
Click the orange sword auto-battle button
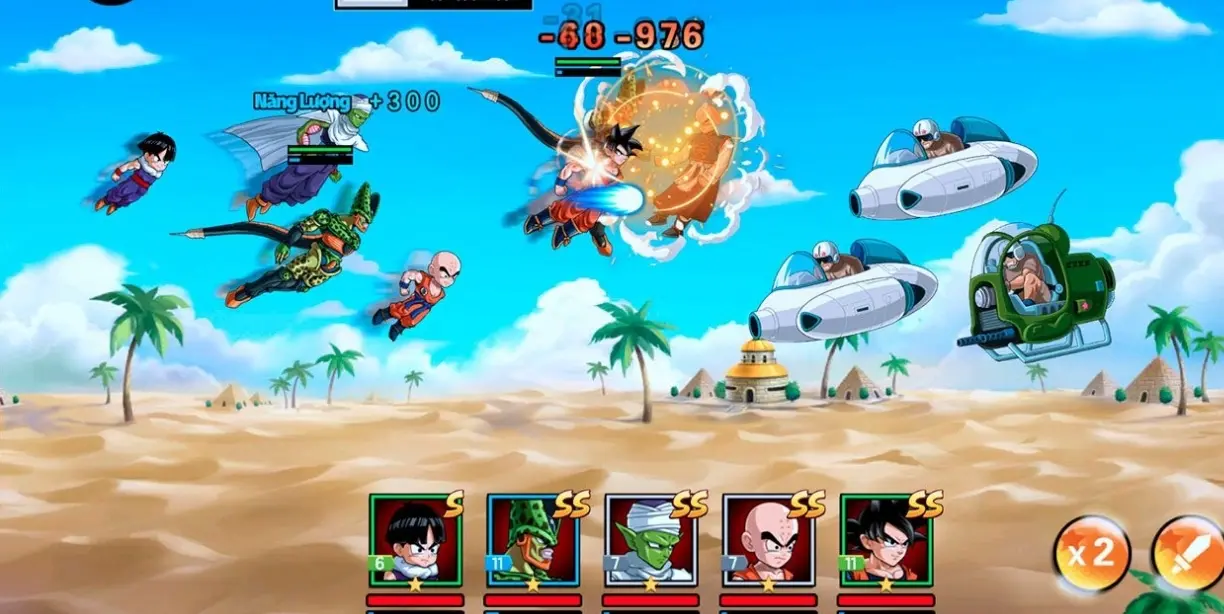click(x=1189, y=553)
